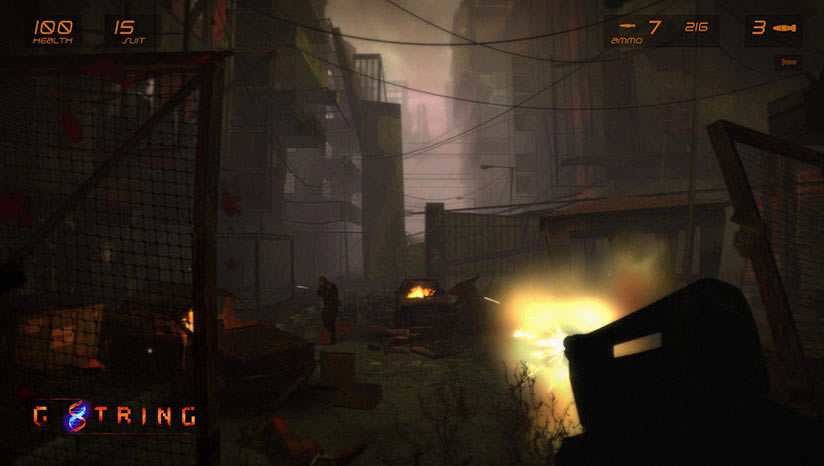The width and height of the screenshot is (824, 466).
Task: Click the G String logo
Action: 112,415
